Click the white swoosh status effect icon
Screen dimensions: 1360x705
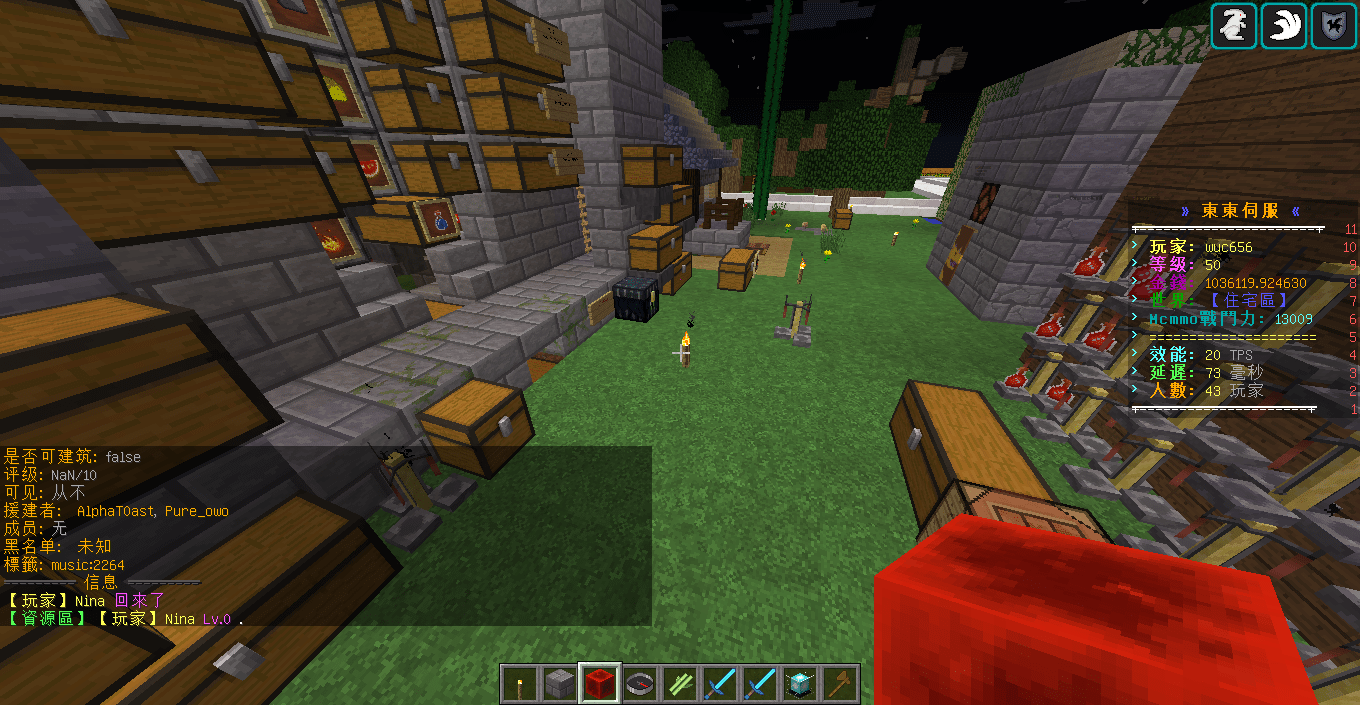click(1283, 25)
